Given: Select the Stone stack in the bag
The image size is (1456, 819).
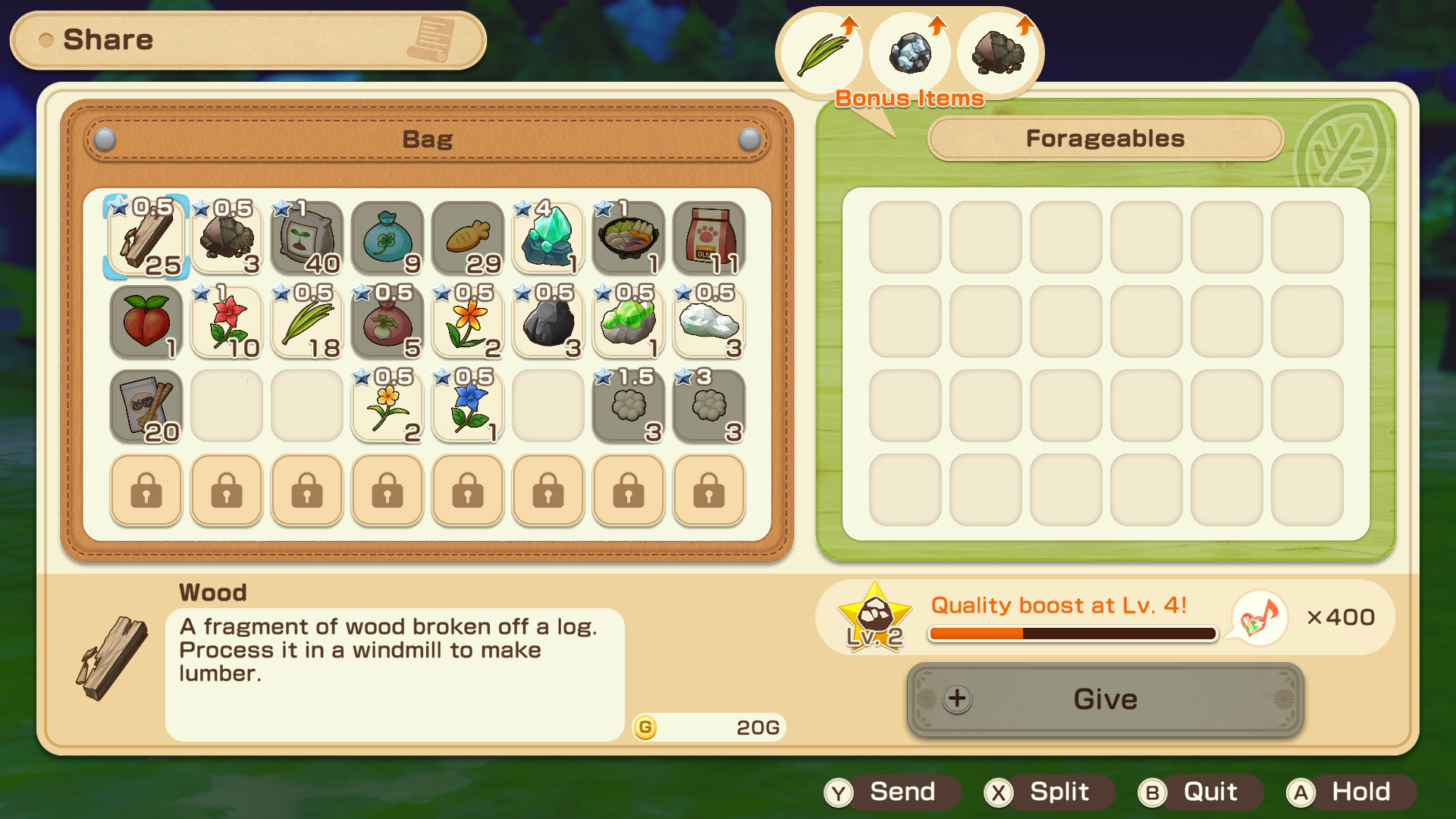Looking at the screenshot, I should click(x=226, y=239).
